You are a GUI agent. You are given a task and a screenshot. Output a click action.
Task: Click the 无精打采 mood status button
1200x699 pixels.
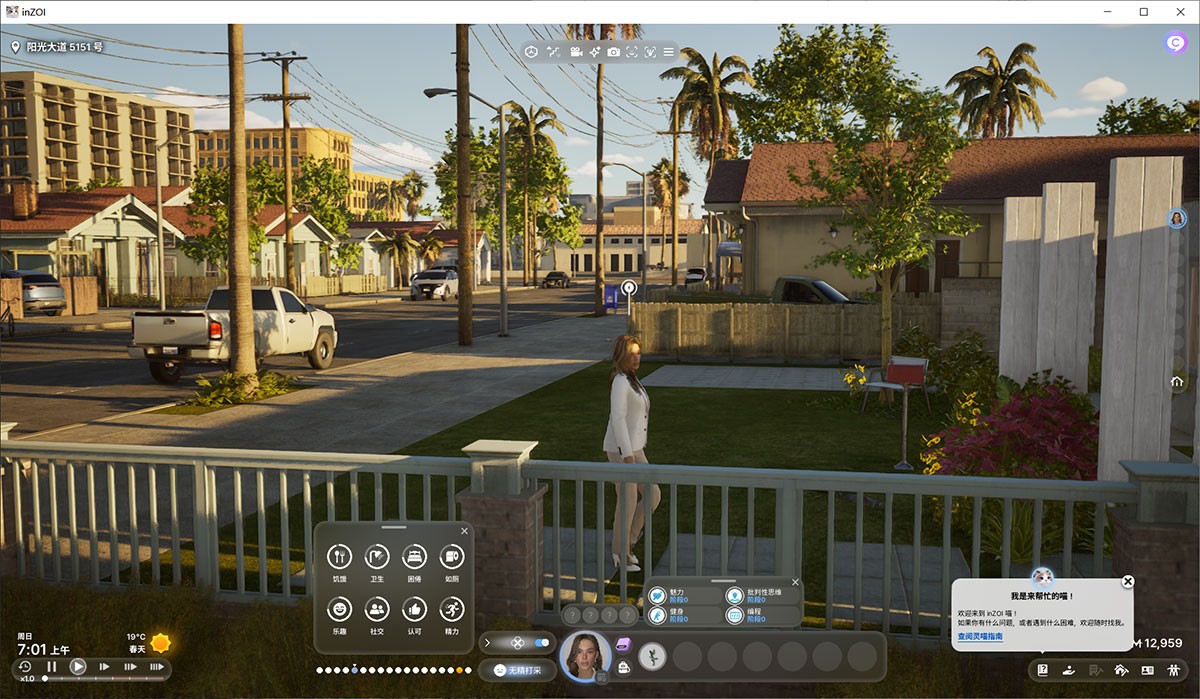516,670
